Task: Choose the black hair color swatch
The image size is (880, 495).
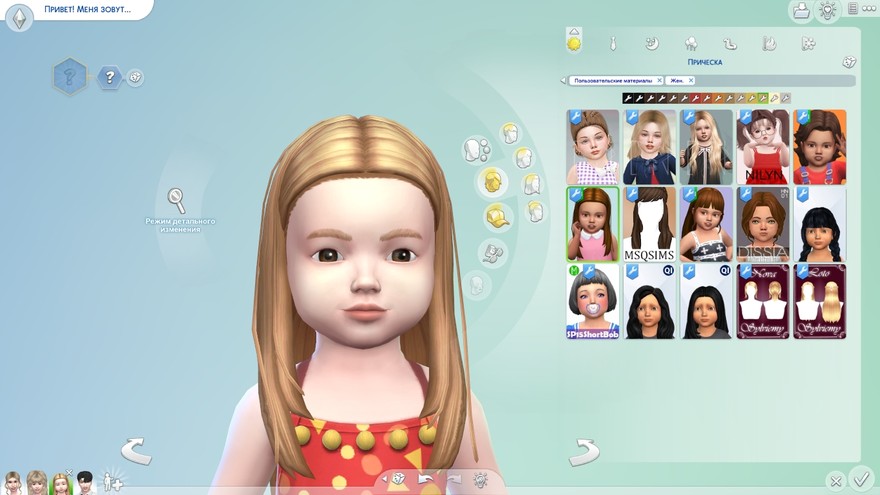Action: [628, 98]
